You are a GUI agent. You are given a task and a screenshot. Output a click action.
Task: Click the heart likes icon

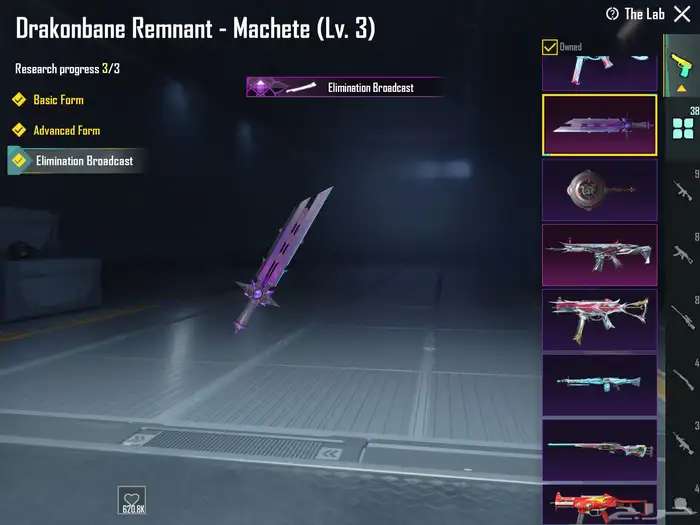131,498
